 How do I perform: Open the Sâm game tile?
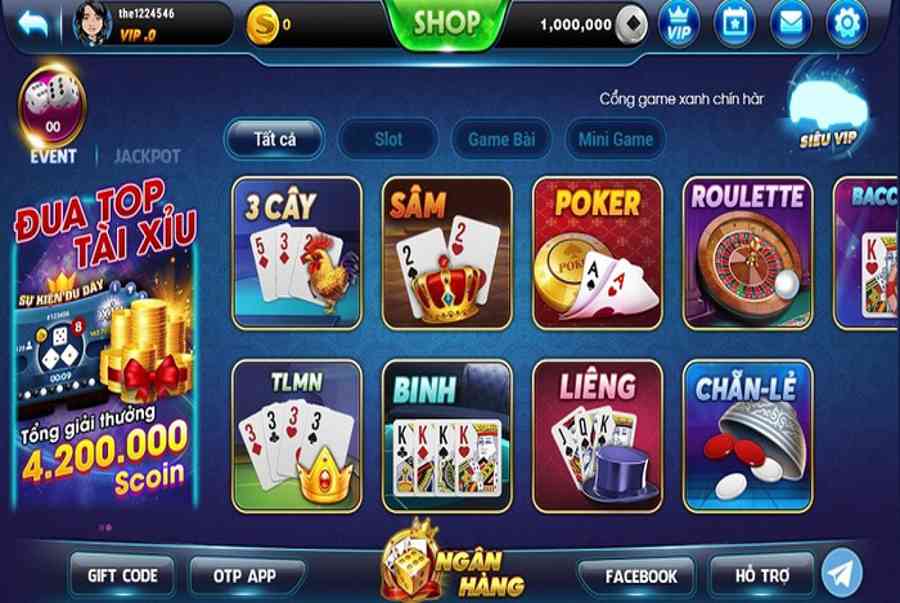(x=447, y=253)
